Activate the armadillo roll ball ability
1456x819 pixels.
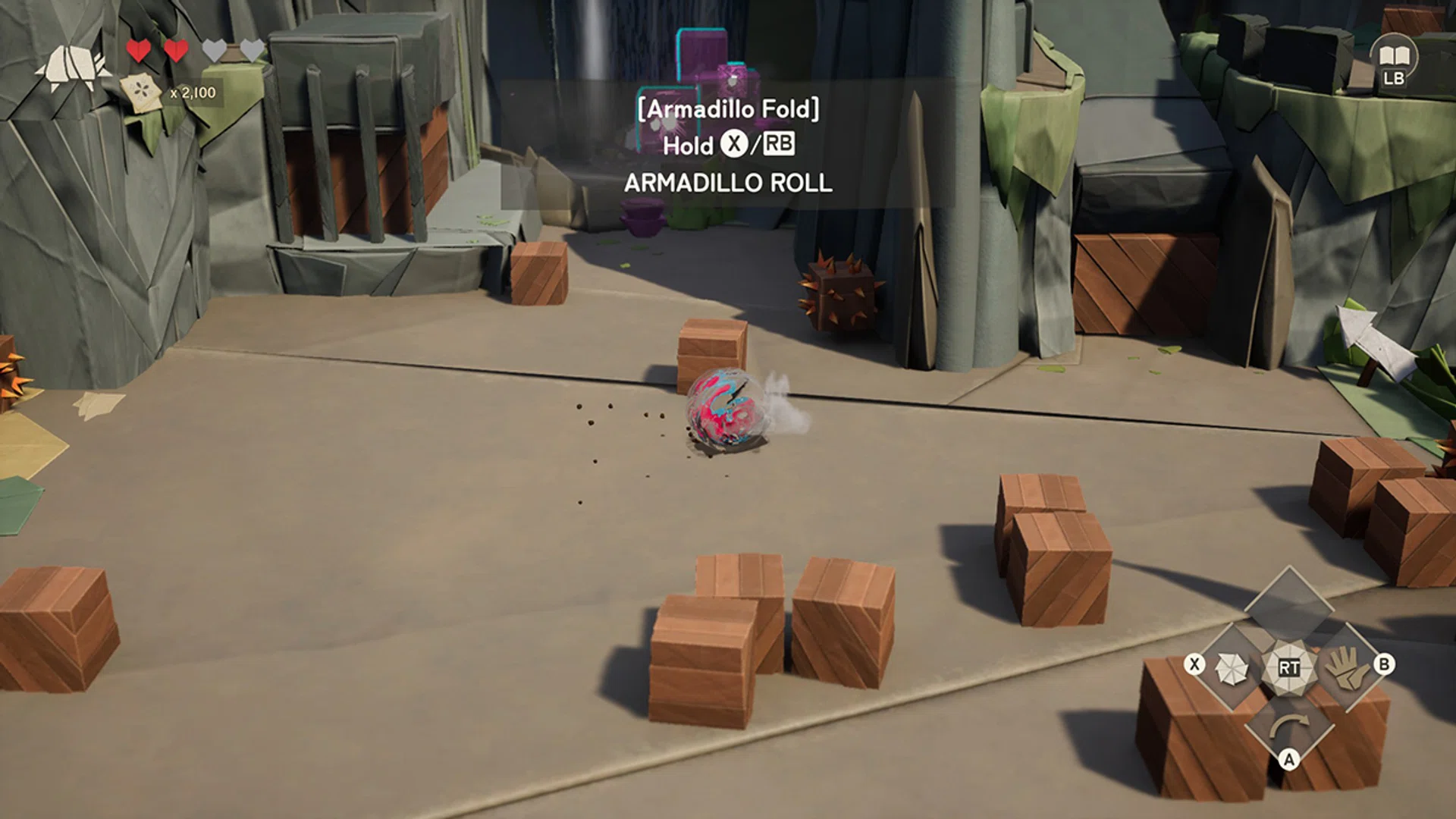click(x=1232, y=669)
